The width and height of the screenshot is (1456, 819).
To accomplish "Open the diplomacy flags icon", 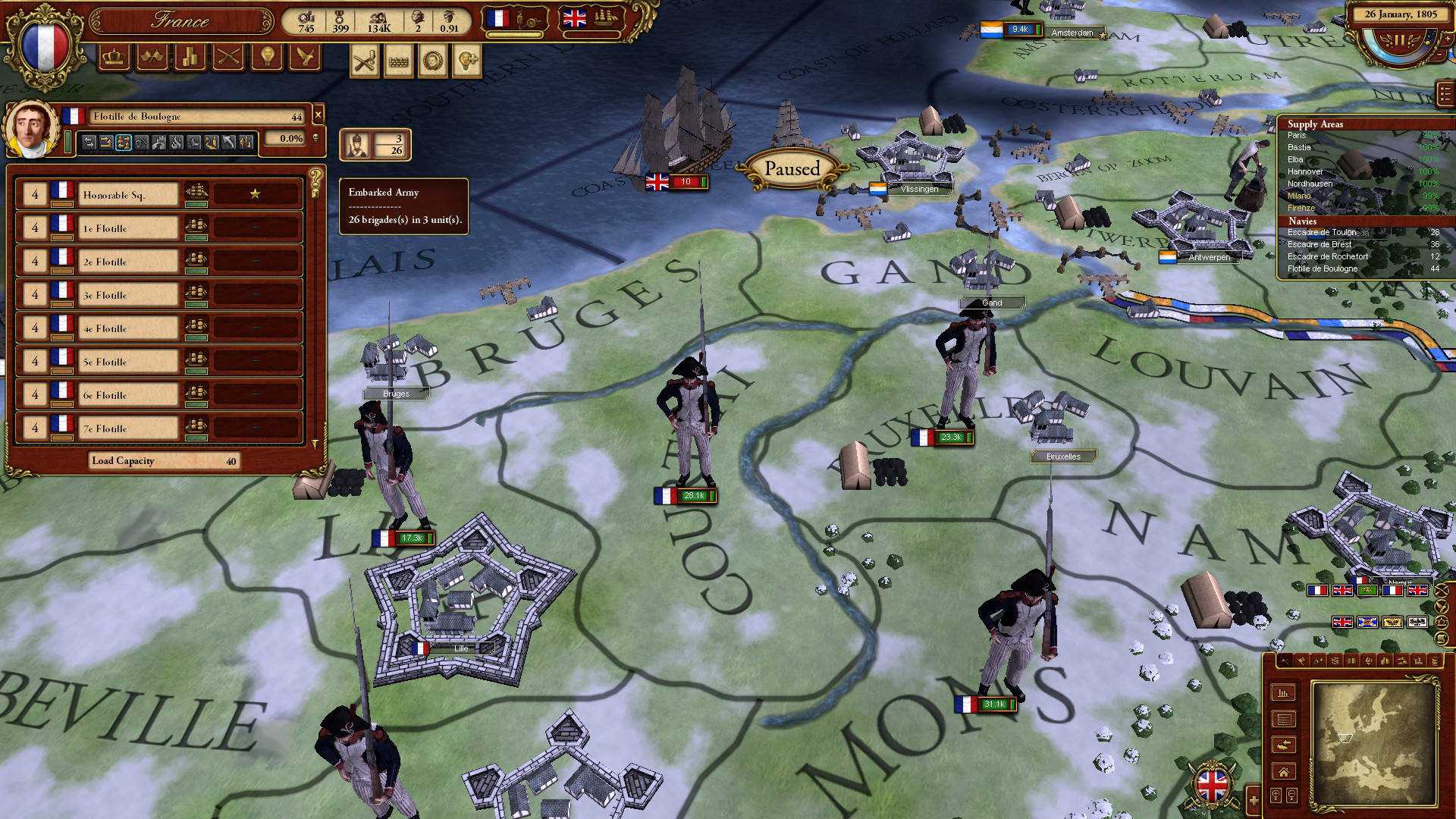I will (x=152, y=58).
